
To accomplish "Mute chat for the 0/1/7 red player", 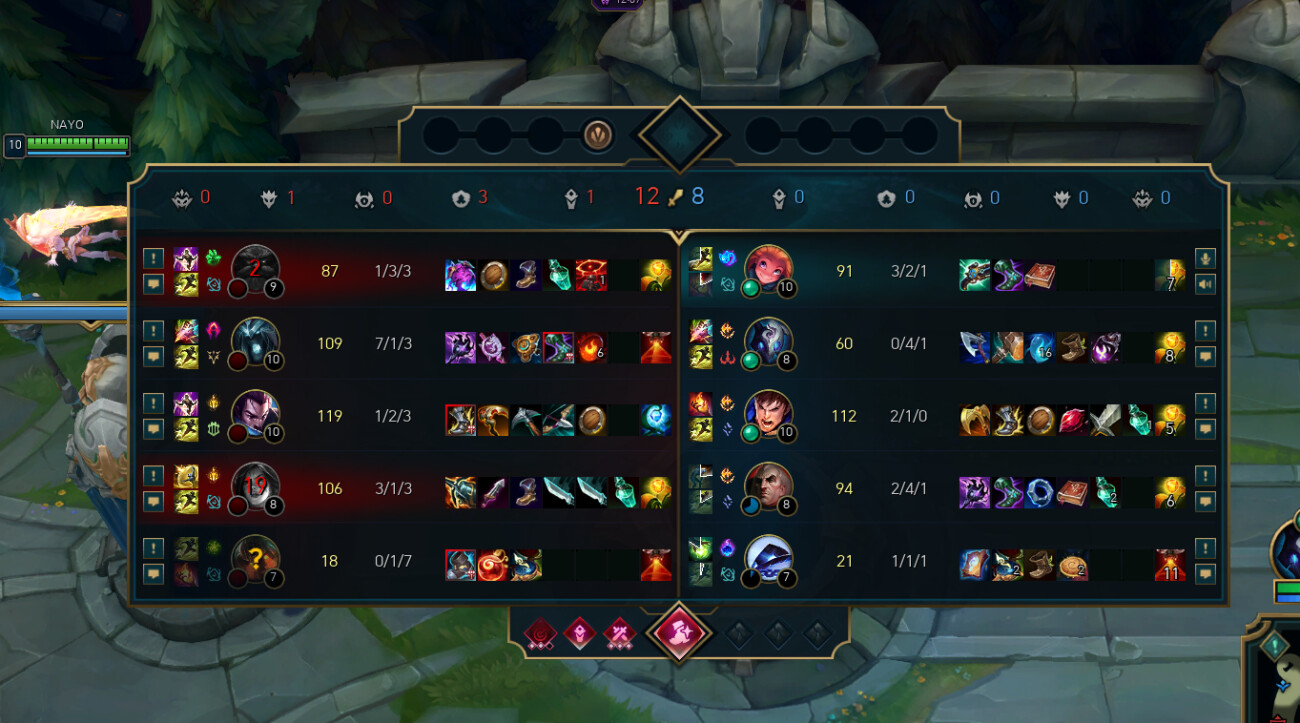I will 153,574.
